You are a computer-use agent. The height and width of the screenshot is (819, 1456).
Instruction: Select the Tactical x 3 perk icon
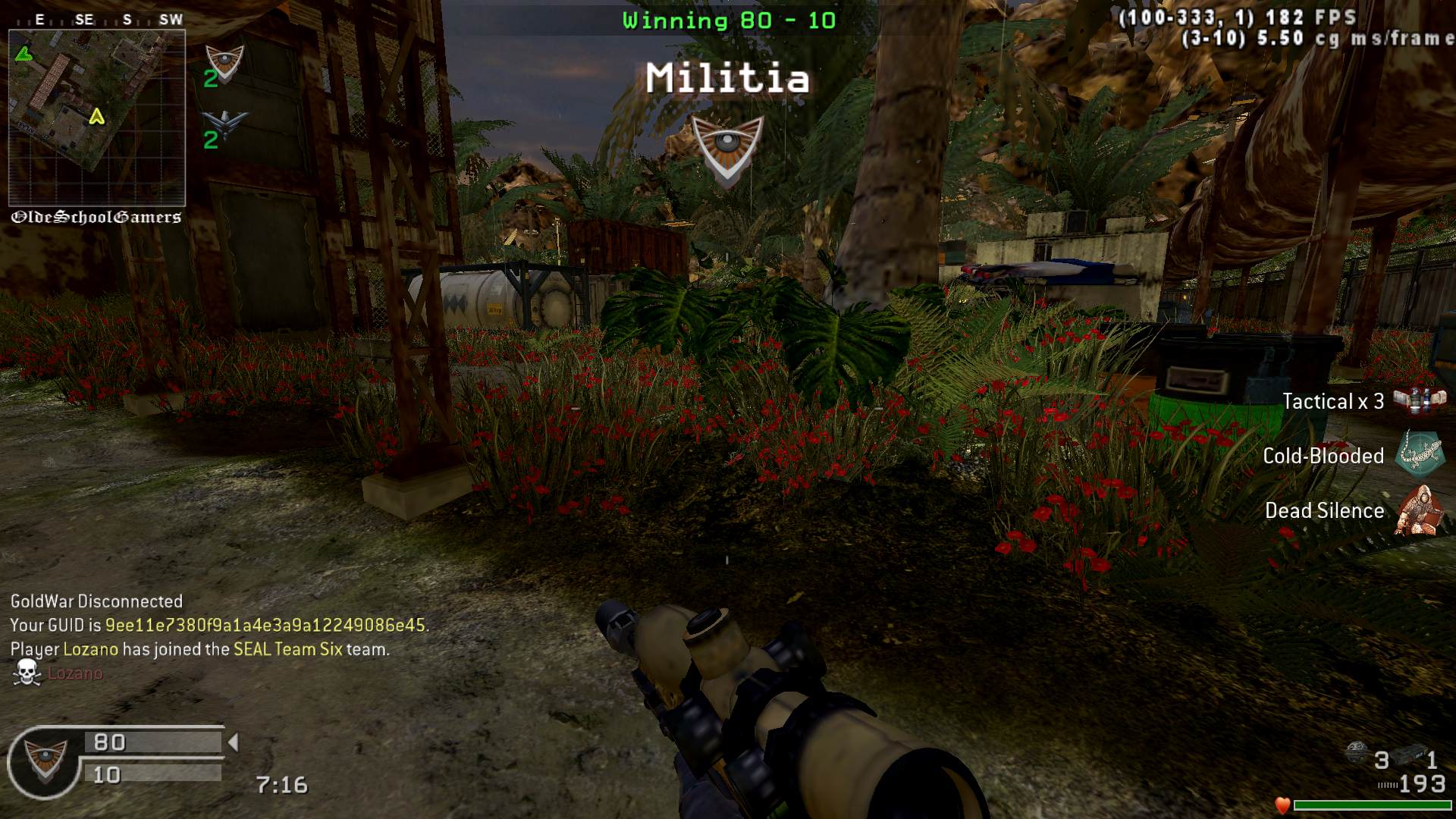1420,400
